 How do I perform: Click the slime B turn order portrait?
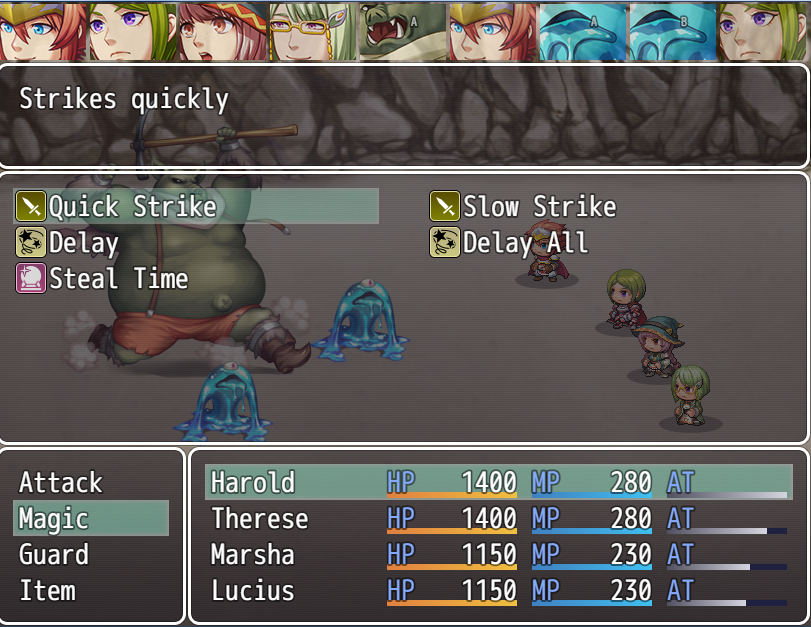[x=673, y=32]
